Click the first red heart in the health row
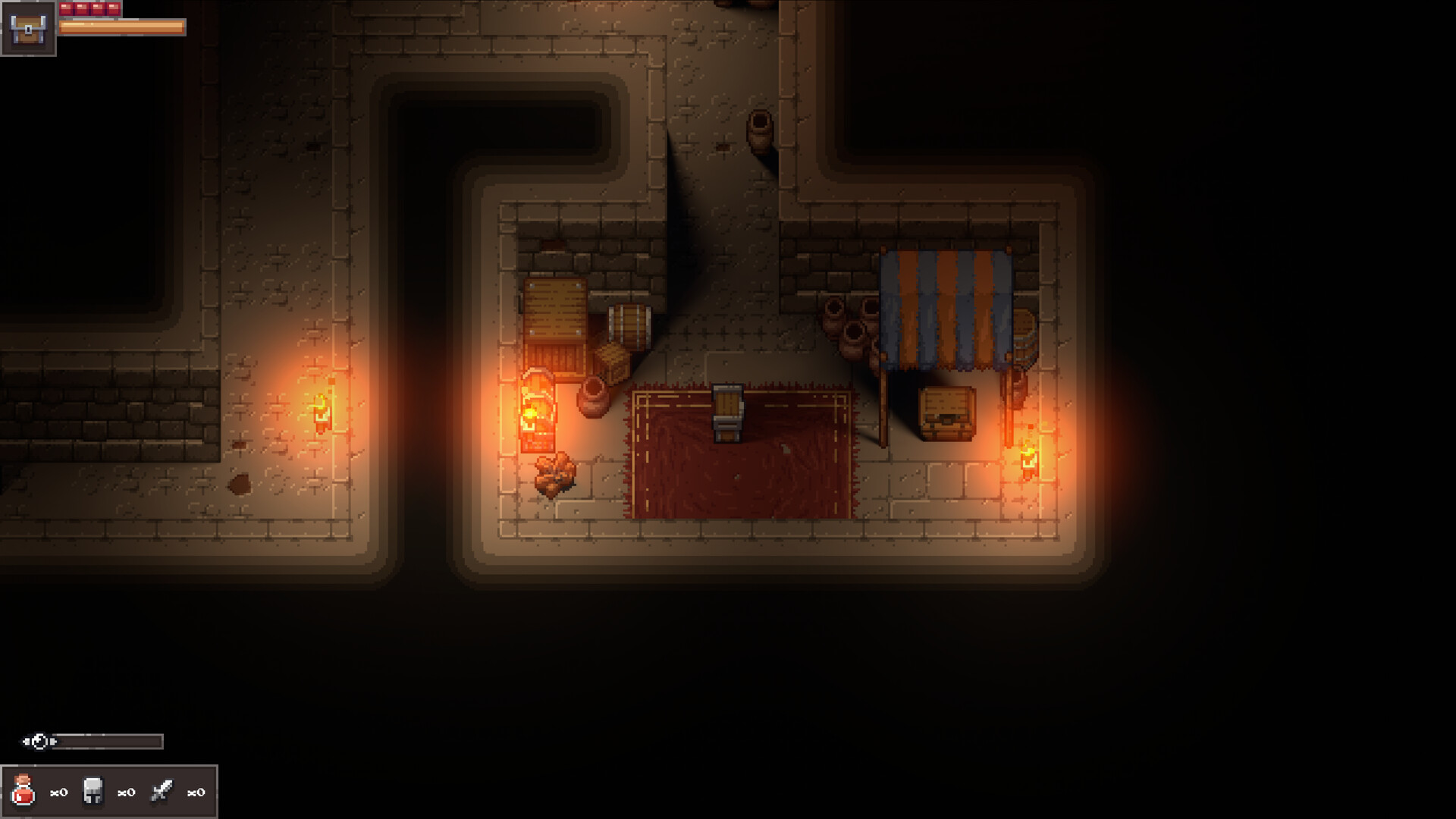This screenshot has height=819, width=1456. tap(67, 8)
